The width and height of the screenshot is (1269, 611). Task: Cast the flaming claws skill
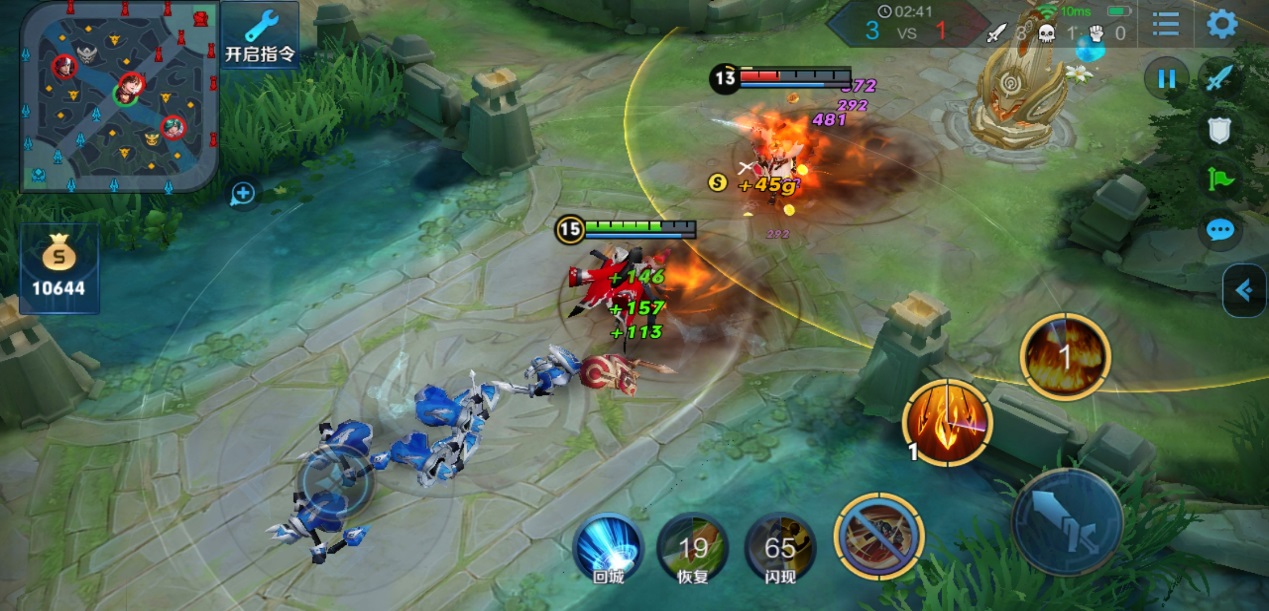coord(947,423)
